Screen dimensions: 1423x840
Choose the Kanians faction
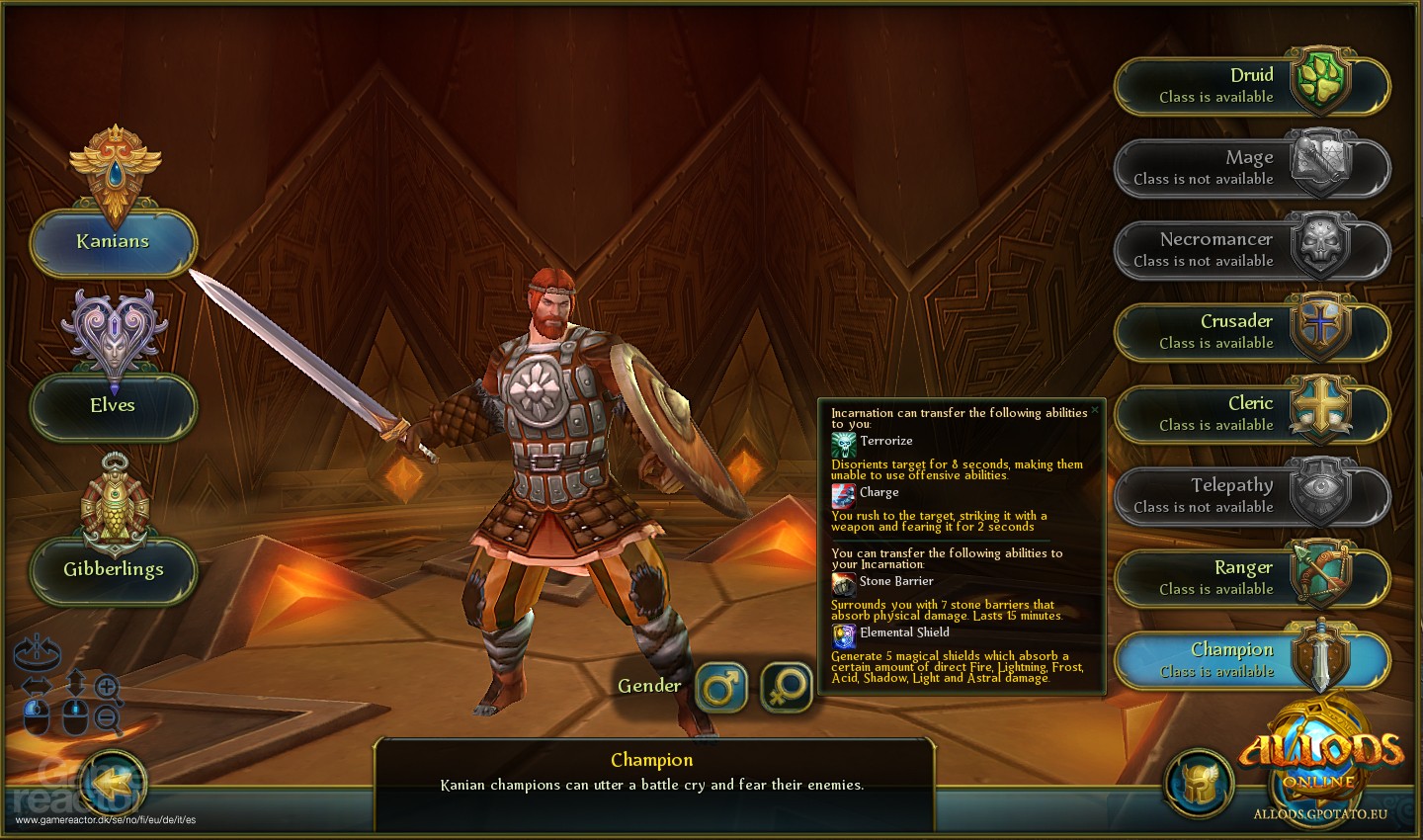113,241
